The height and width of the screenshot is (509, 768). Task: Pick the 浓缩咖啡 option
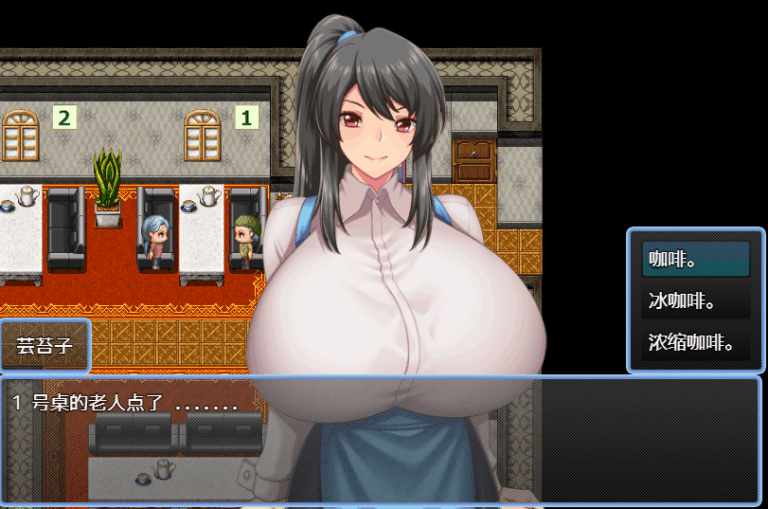pyautogui.click(x=695, y=343)
